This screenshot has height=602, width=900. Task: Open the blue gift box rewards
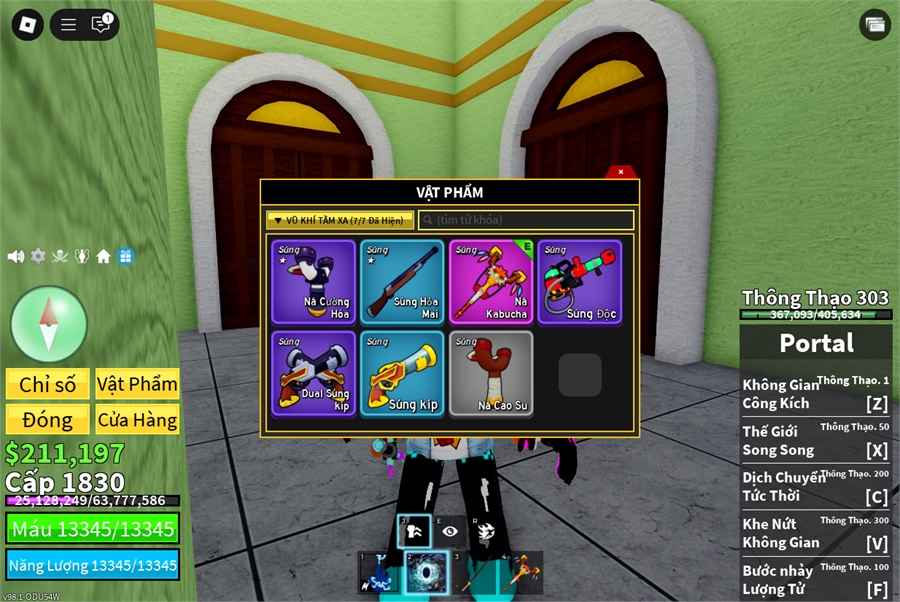[x=125, y=256]
